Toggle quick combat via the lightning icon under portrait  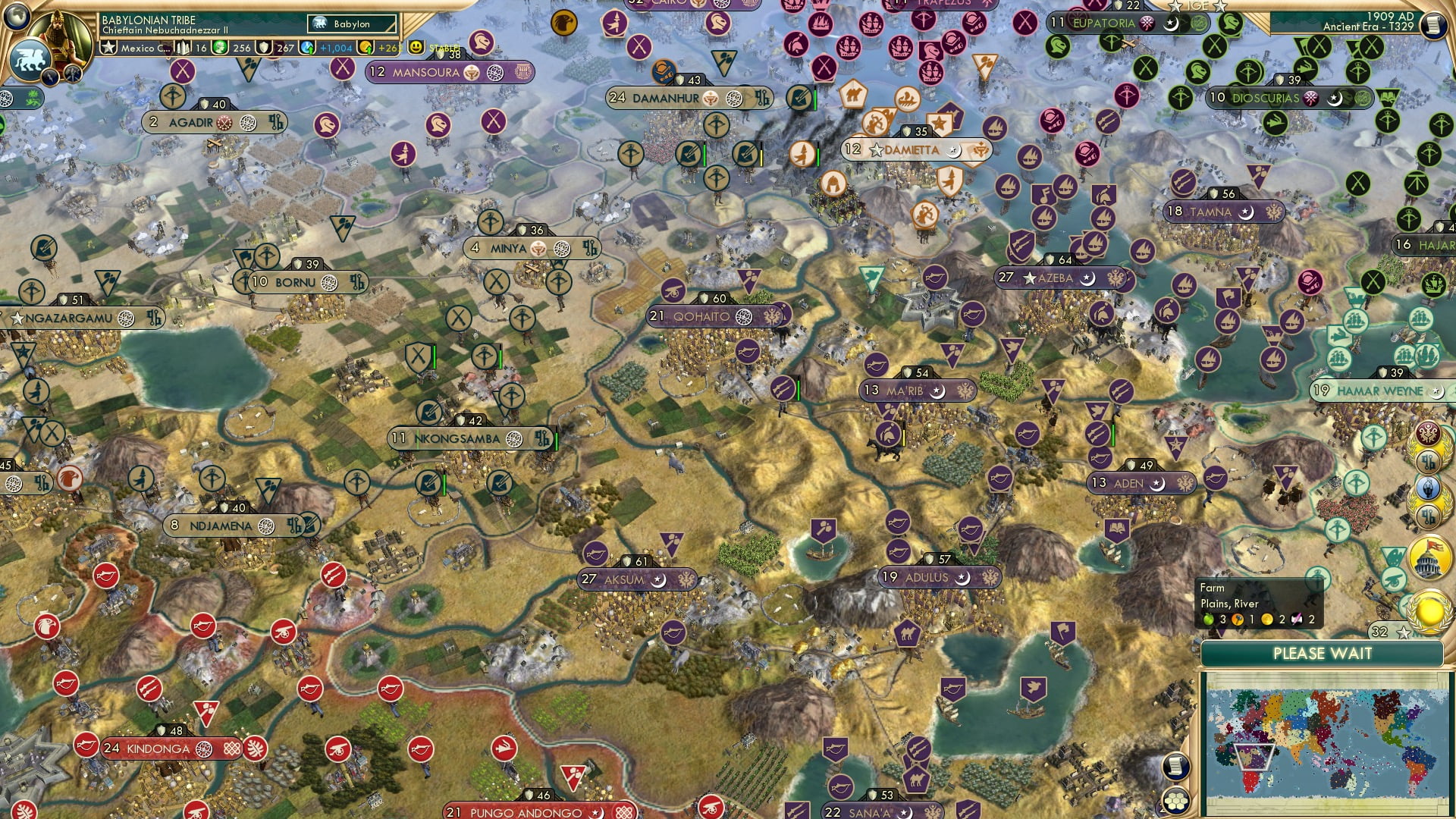(x=50, y=74)
